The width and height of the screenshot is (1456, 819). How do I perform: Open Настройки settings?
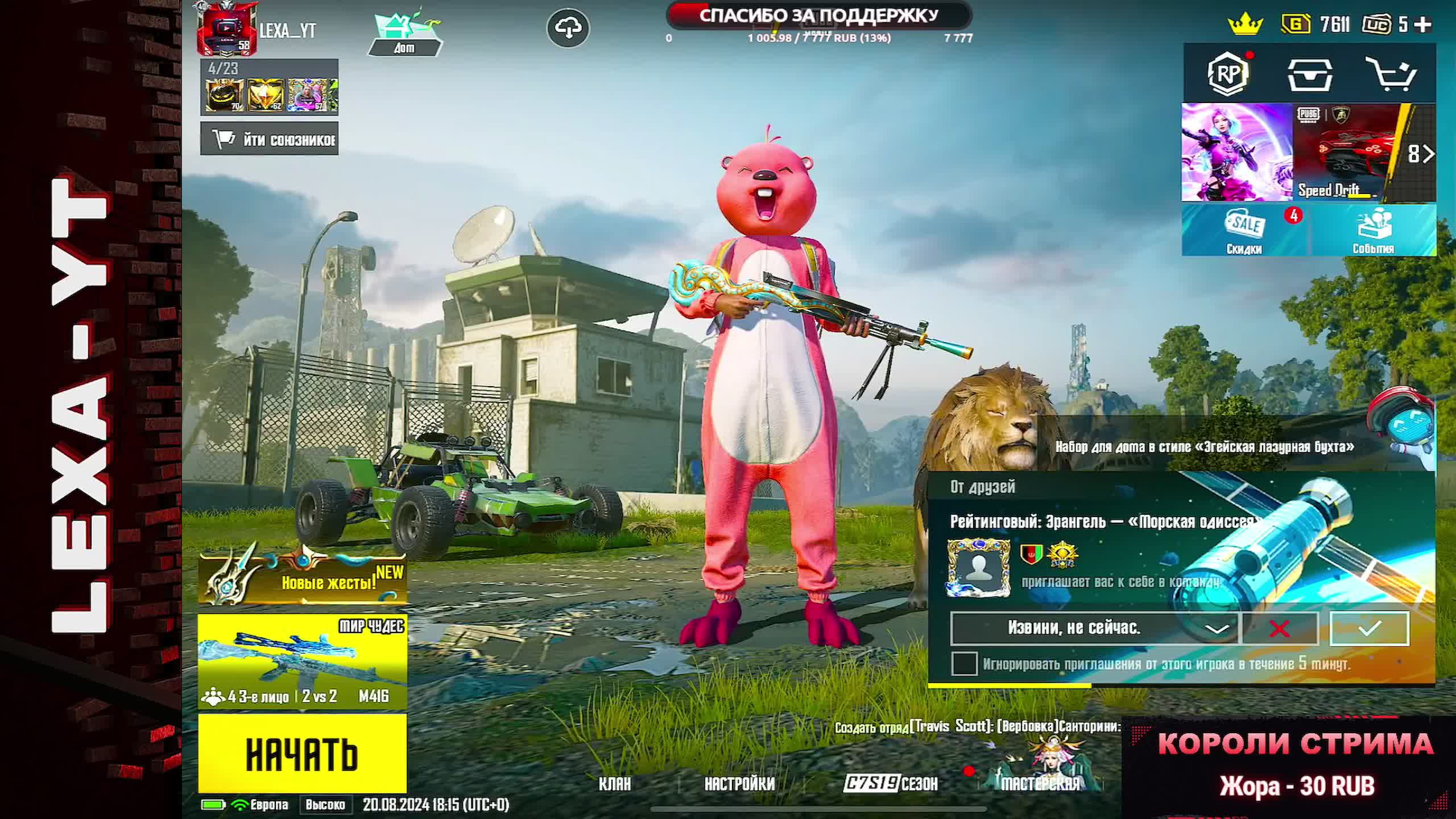point(739,784)
